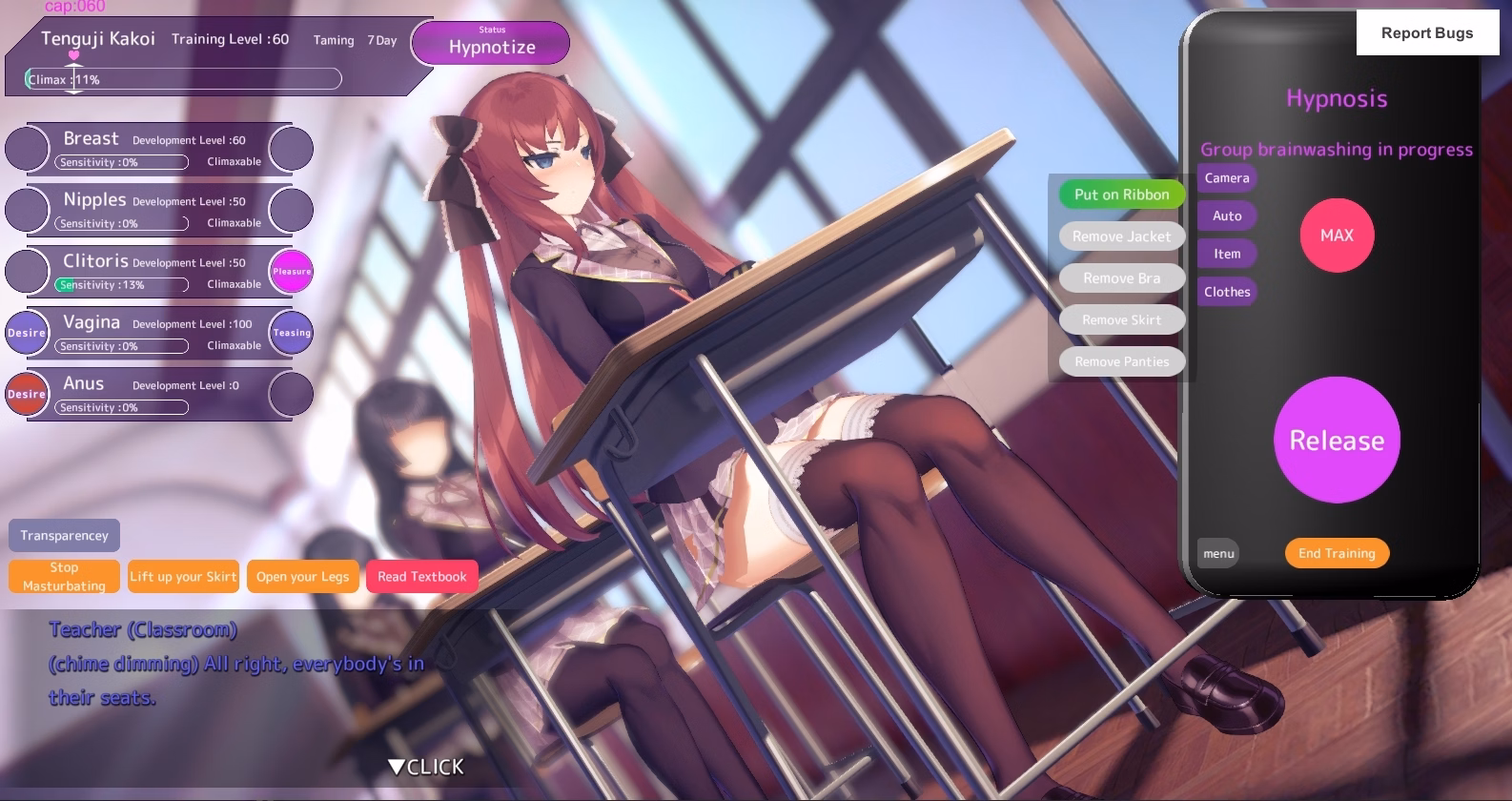Click Report Bugs

(1427, 32)
